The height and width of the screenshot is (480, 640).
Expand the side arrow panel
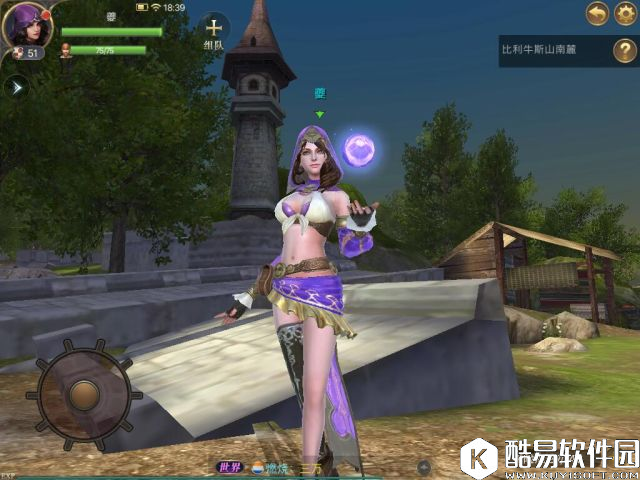click(15, 87)
